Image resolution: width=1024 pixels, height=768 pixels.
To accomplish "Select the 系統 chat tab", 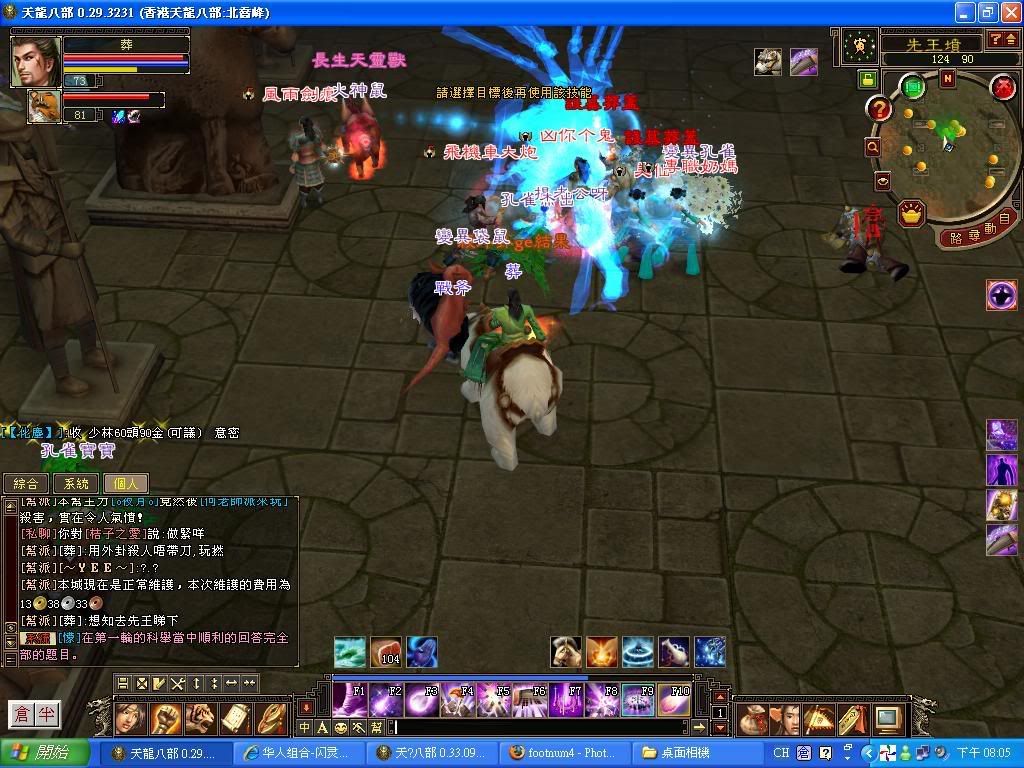I will 76,483.
